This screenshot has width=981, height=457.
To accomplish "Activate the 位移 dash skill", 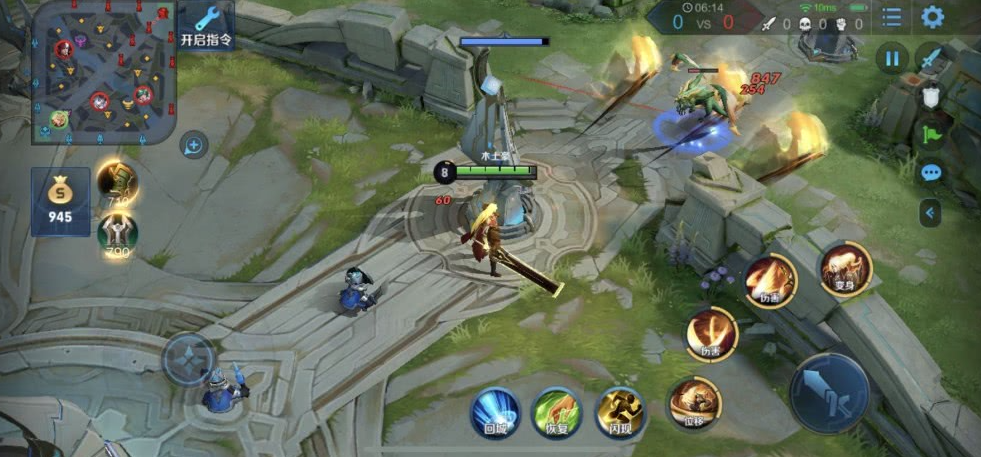I will tap(694, 402).
